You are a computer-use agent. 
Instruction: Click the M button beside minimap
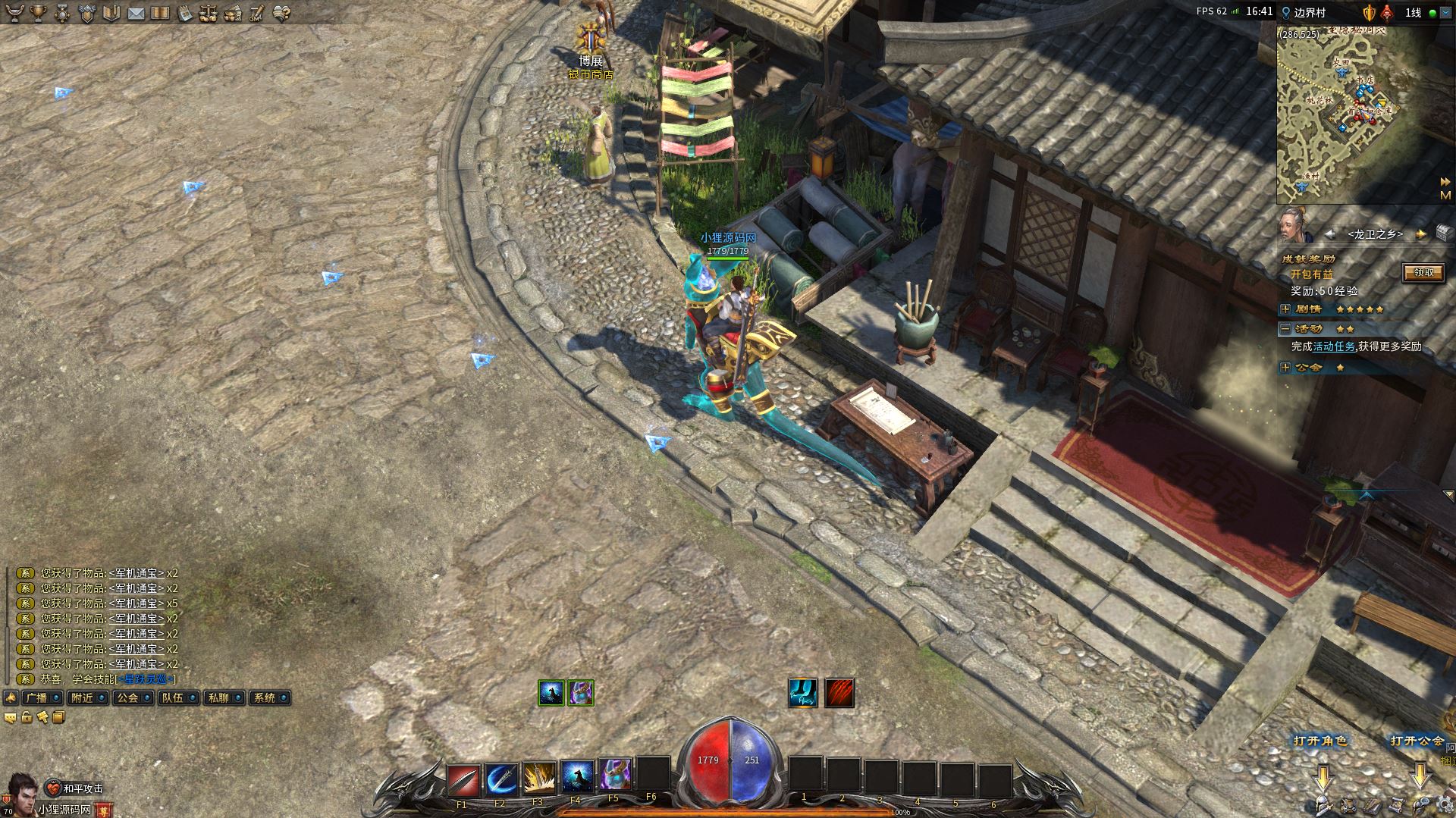point(1445,196)
